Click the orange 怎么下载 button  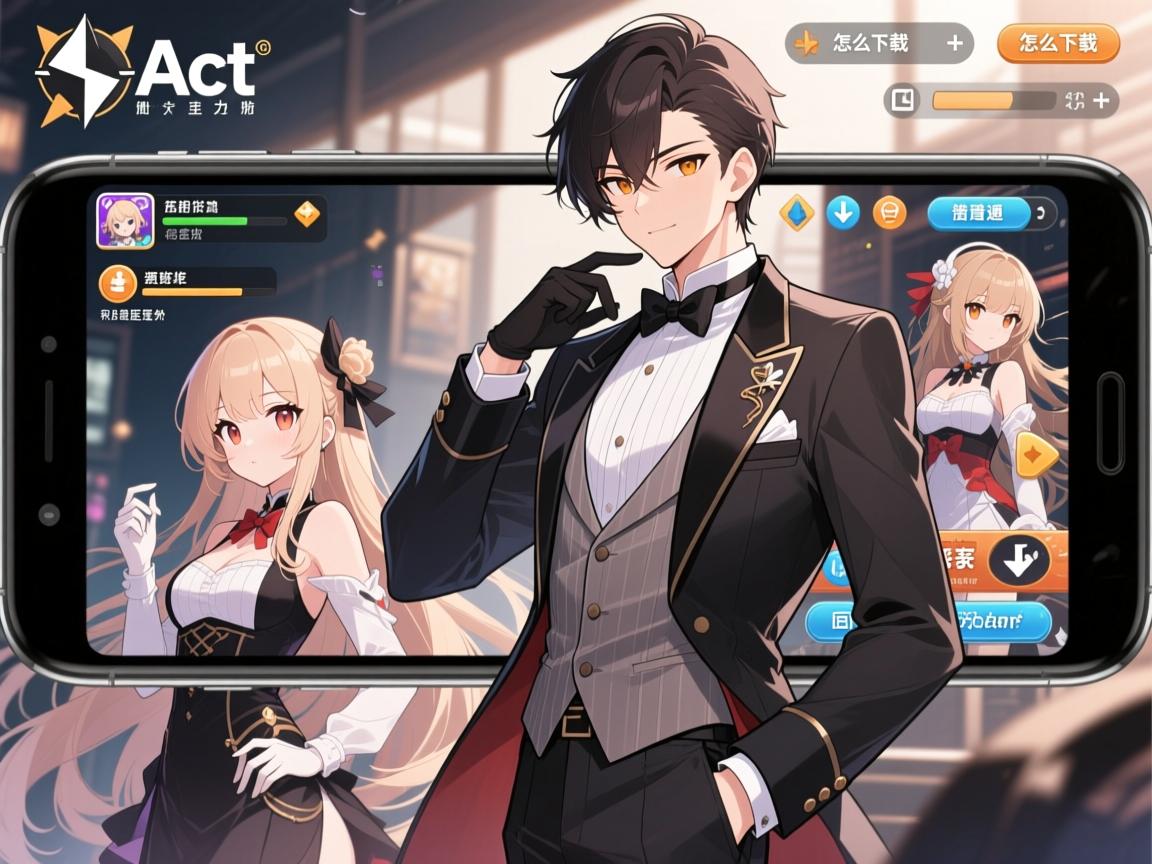[1058, 43]
